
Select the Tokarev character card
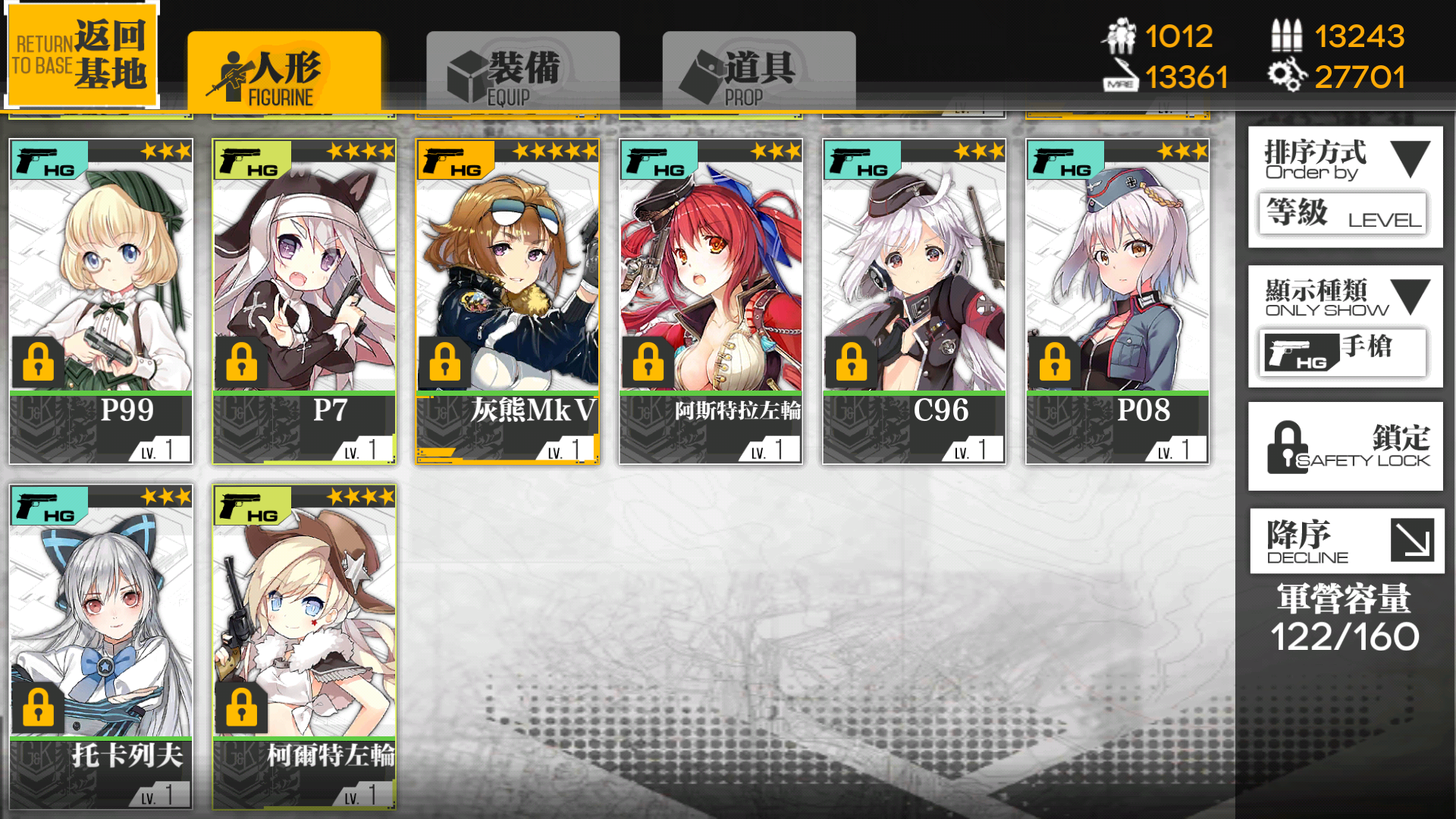point(101,646)
